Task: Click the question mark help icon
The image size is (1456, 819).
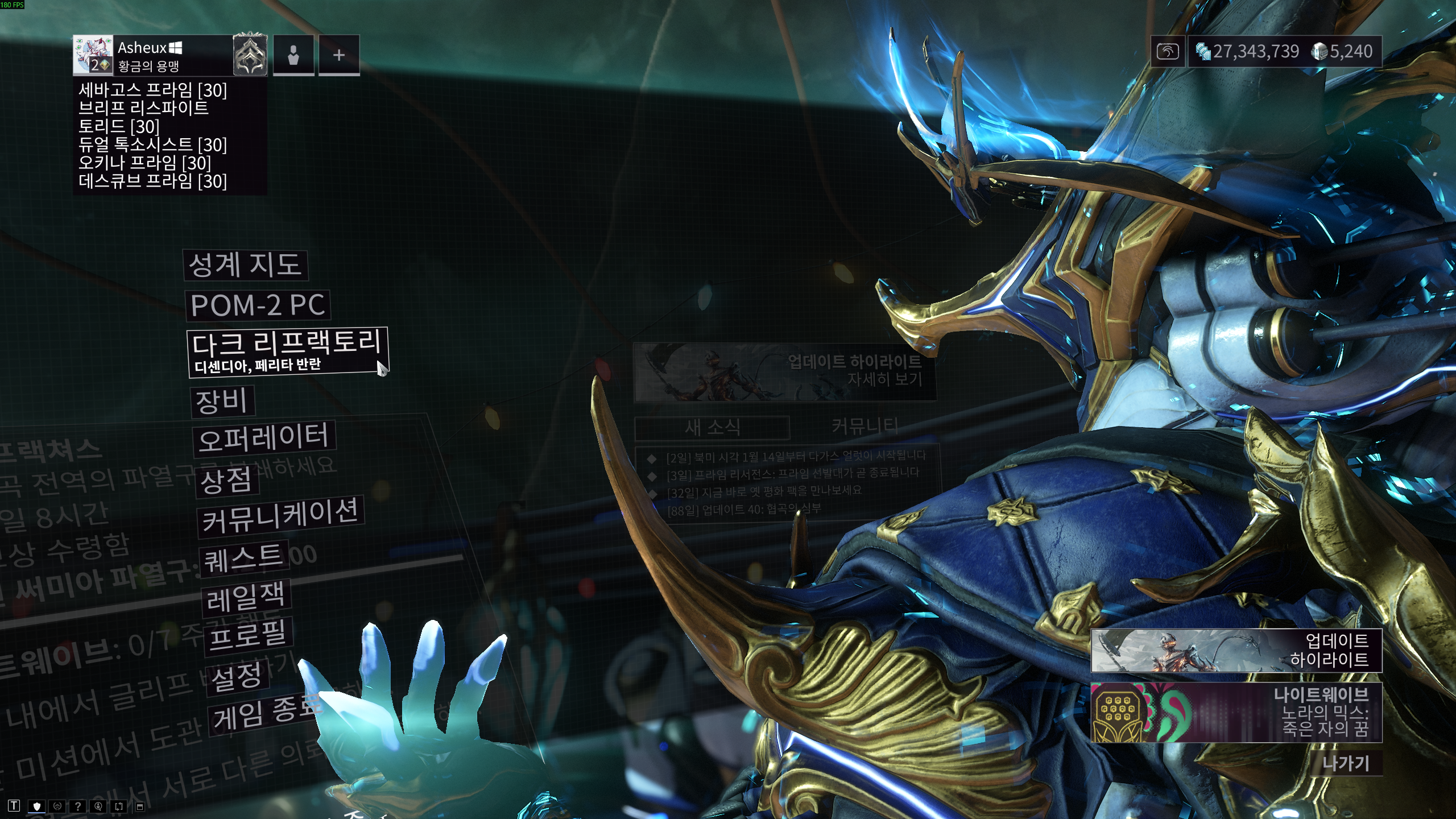Action: (x=78, y=806)
